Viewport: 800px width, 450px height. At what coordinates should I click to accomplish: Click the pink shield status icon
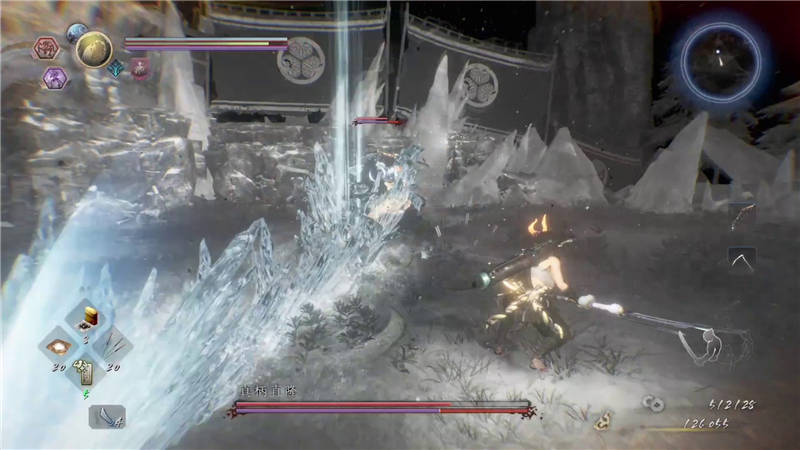[x=139, y=67]
